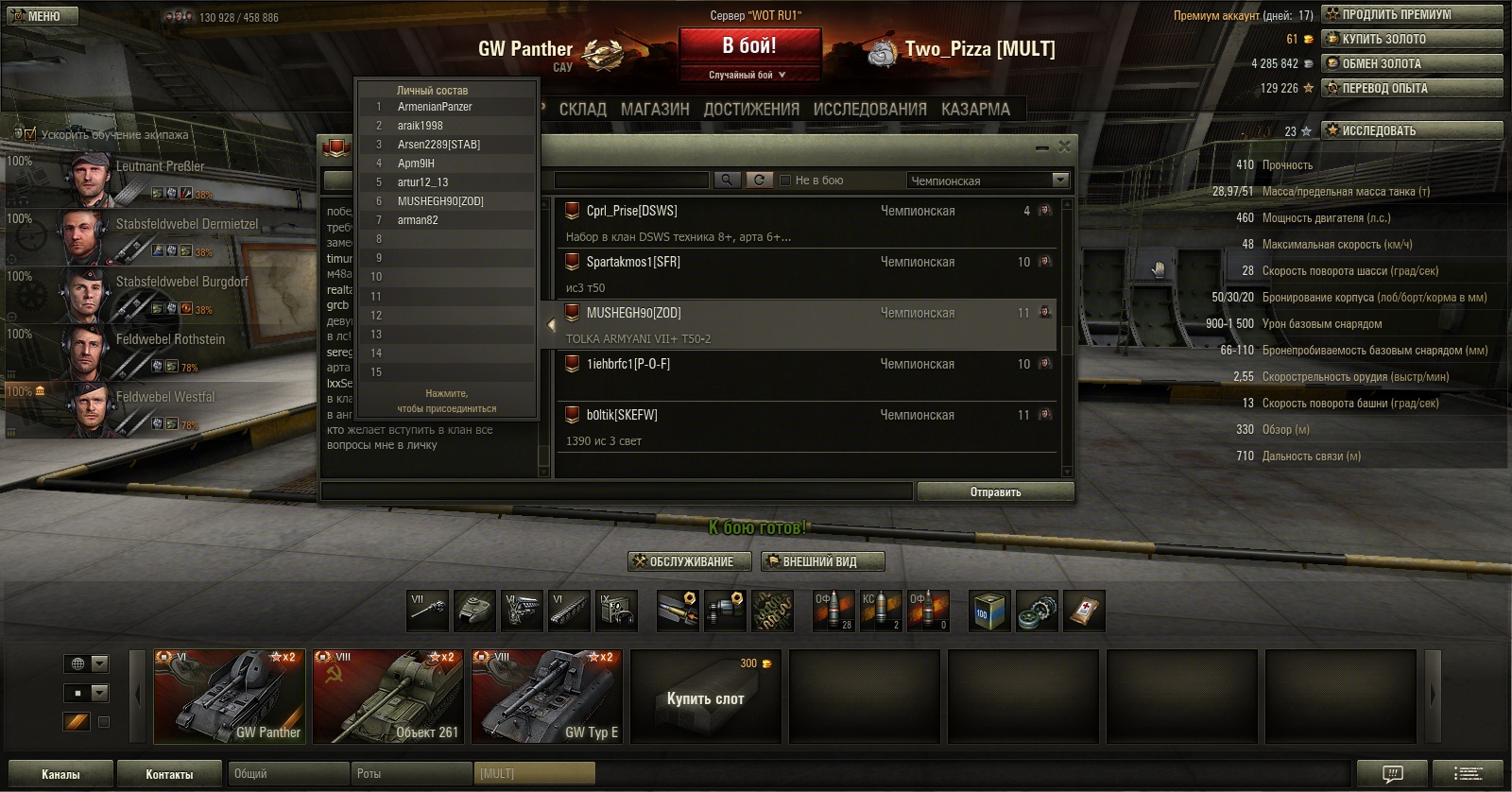Open the МЕНЮ menu
The image size is (1512, 792).
coord(42,16)
